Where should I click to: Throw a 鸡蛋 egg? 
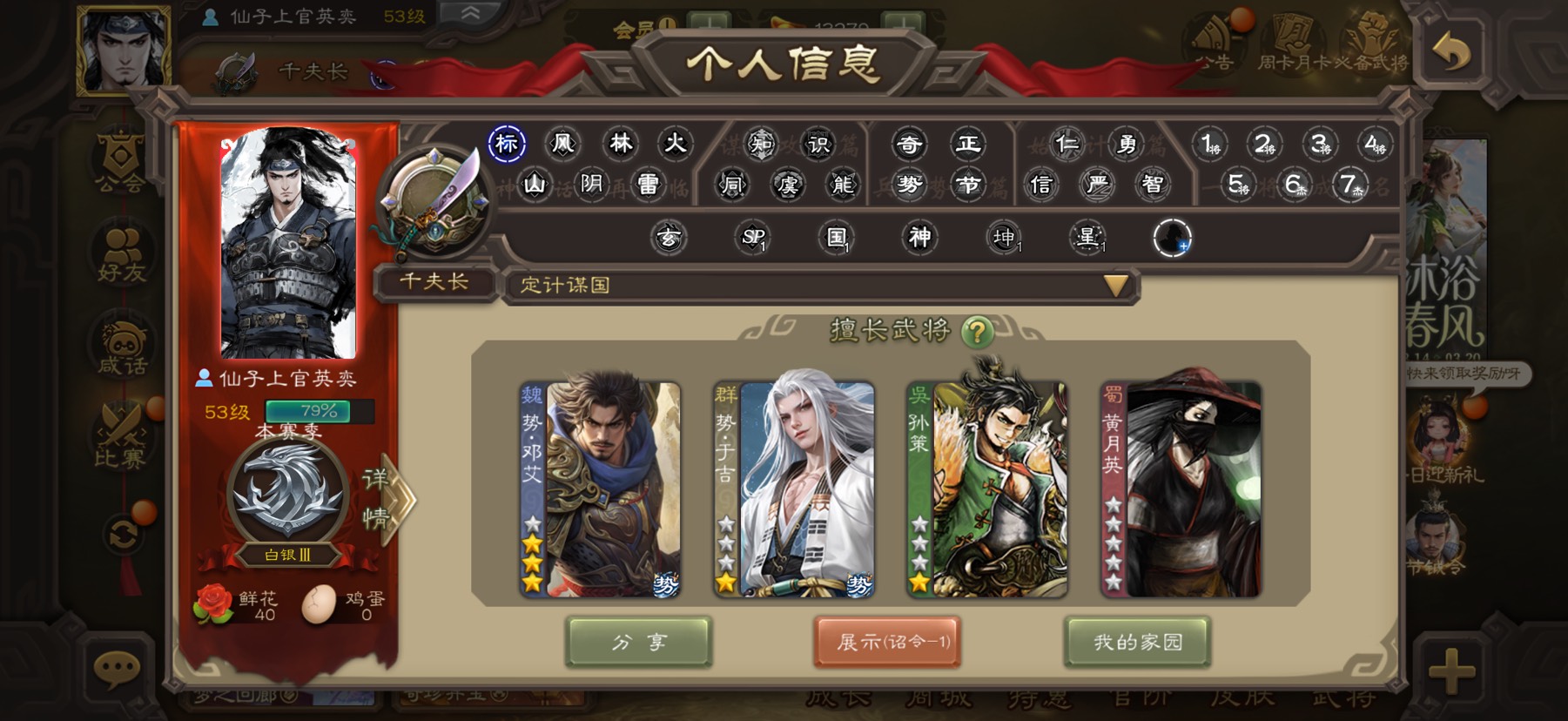[319, 603]
